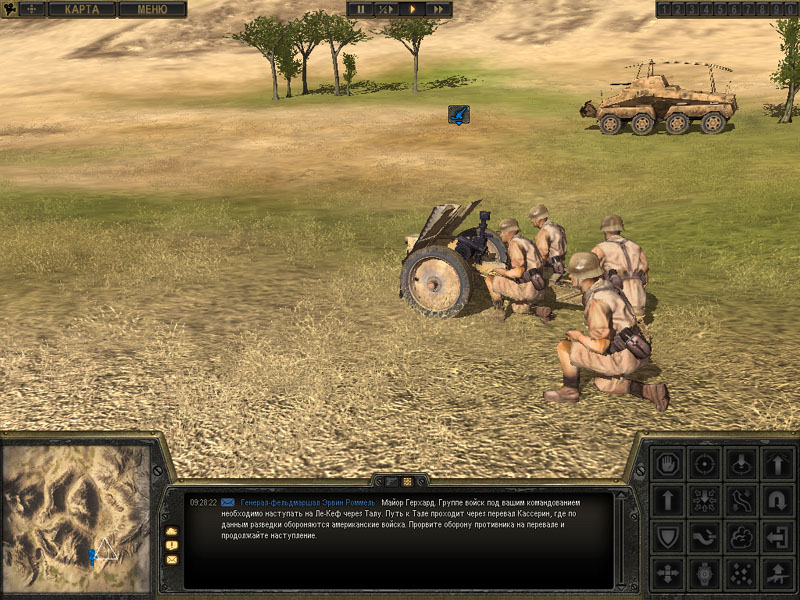Click the minimap terrain view

click(x=76, y=519)
